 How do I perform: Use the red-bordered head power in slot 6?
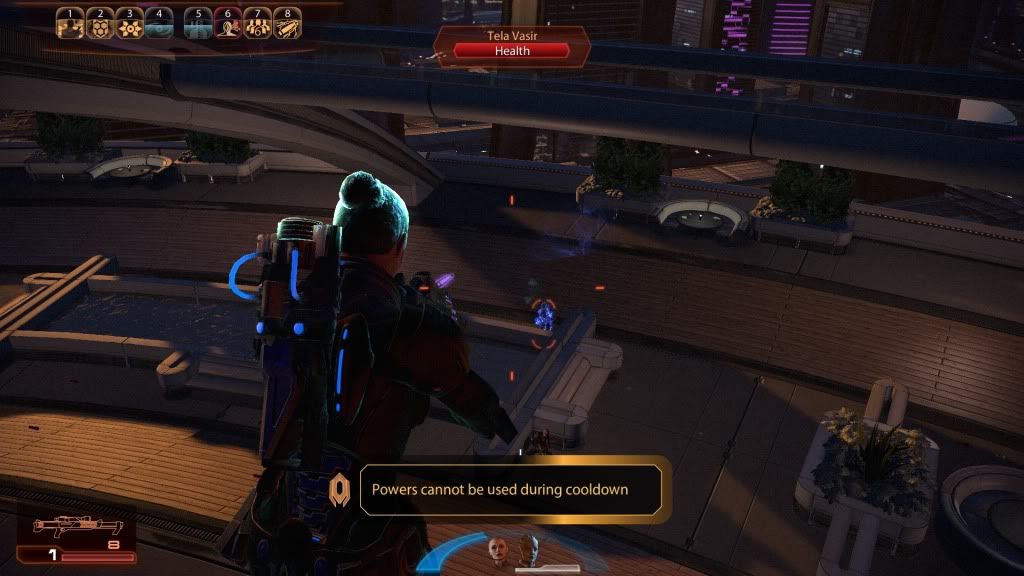click(228, 24)
